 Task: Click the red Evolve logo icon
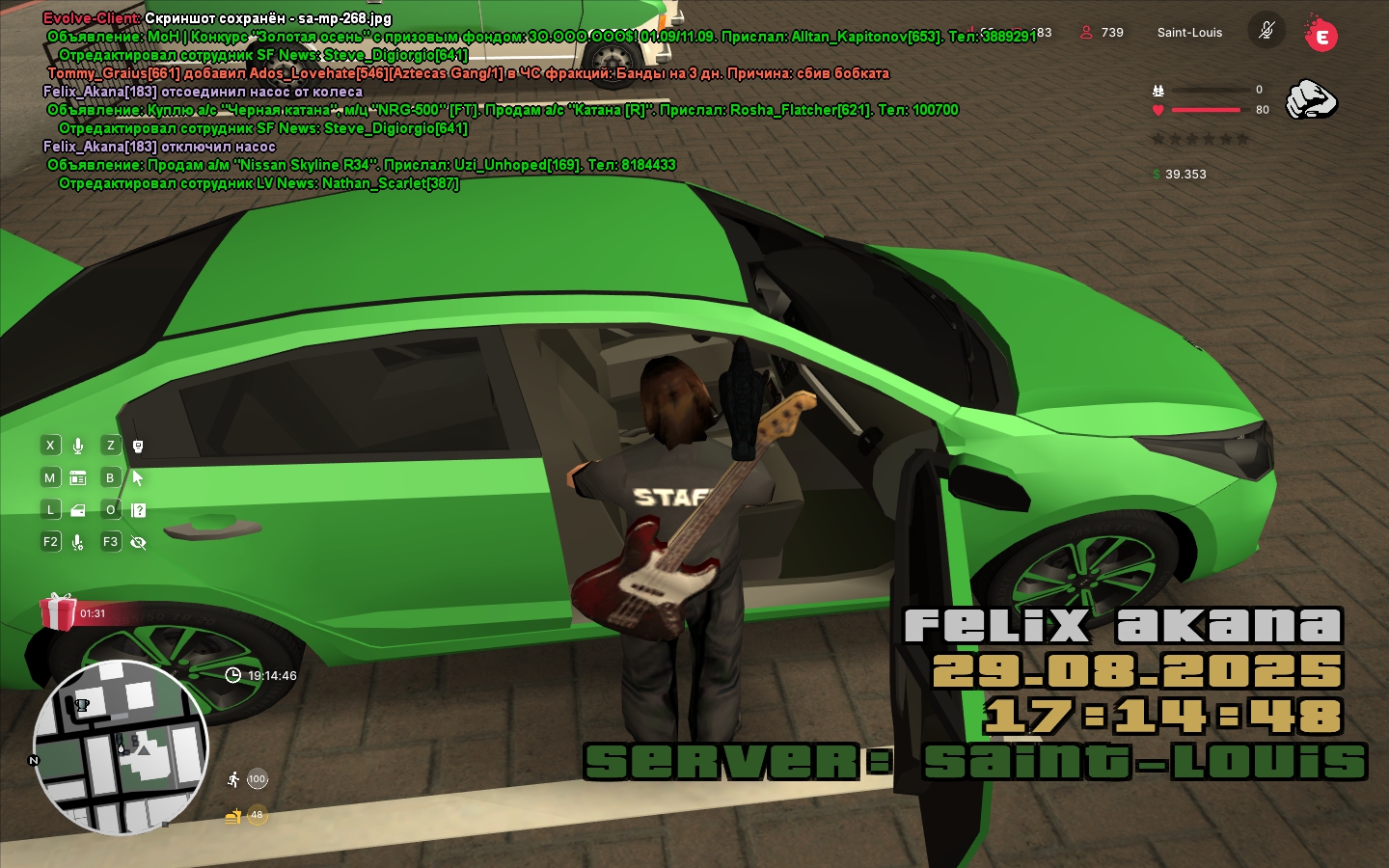pyautogui.click(x=1321, y=35)
